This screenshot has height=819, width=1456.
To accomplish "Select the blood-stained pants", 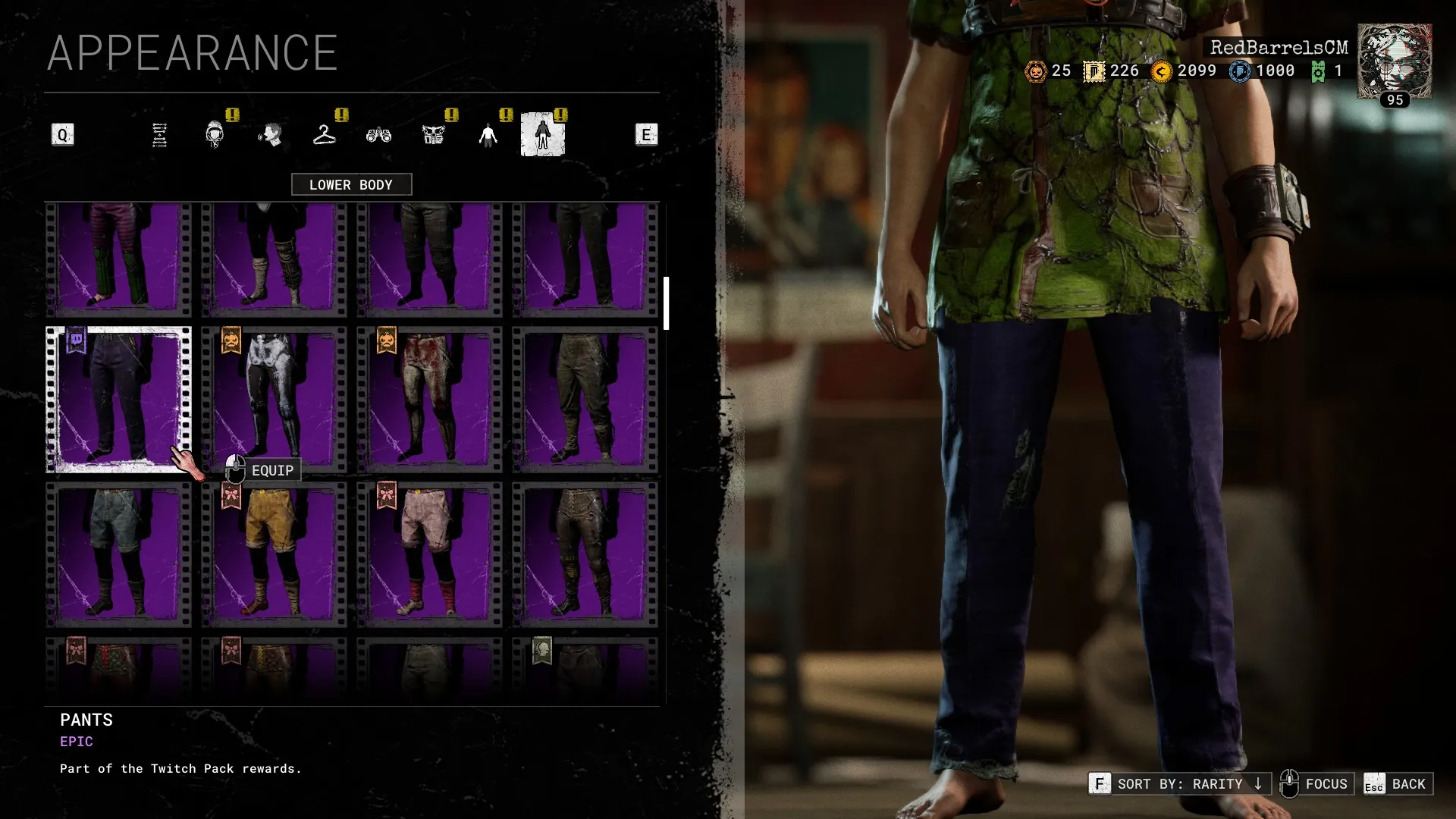I will [430, 400].
